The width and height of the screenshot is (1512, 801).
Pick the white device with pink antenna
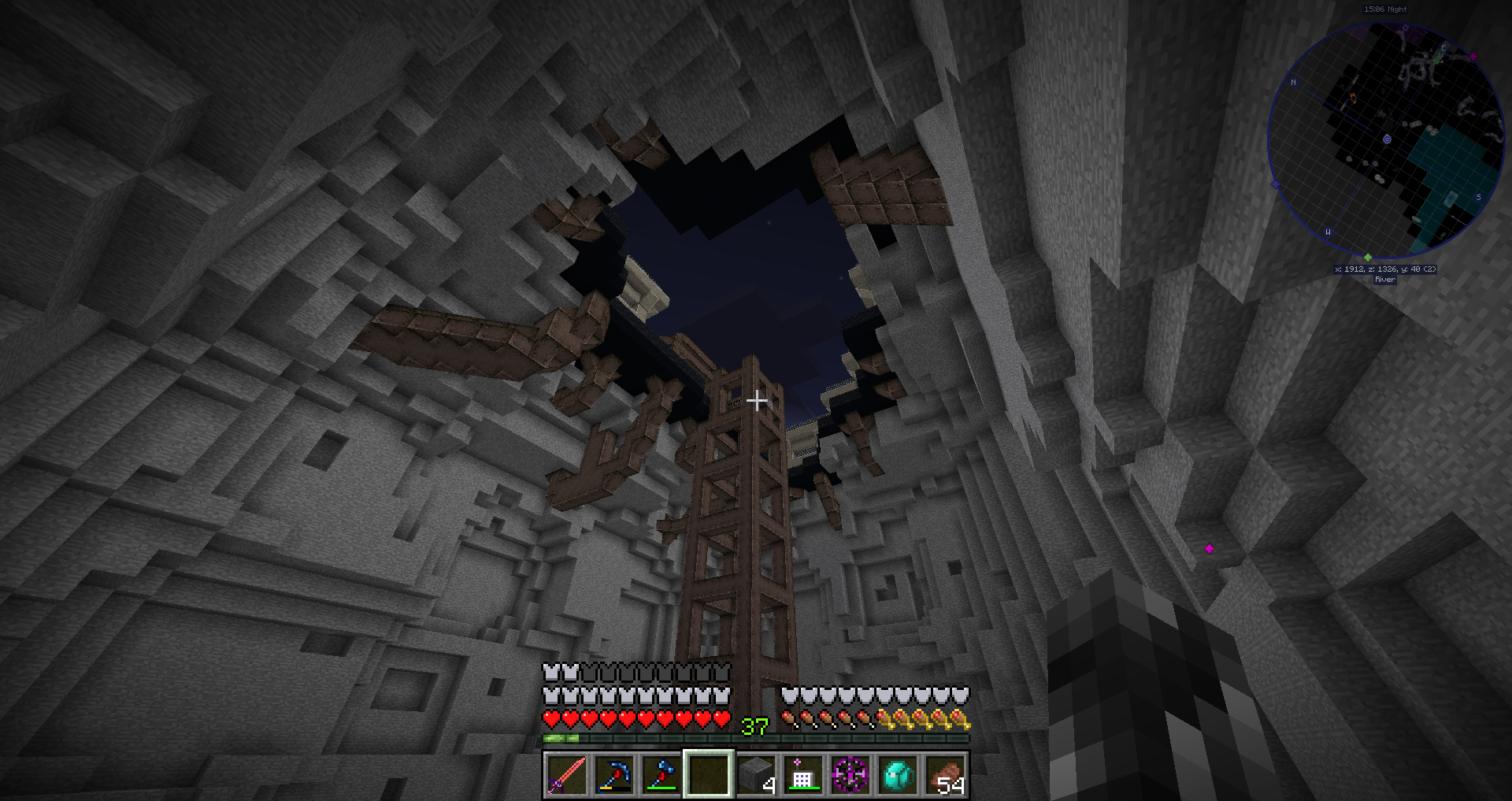(x=802, y=775)
